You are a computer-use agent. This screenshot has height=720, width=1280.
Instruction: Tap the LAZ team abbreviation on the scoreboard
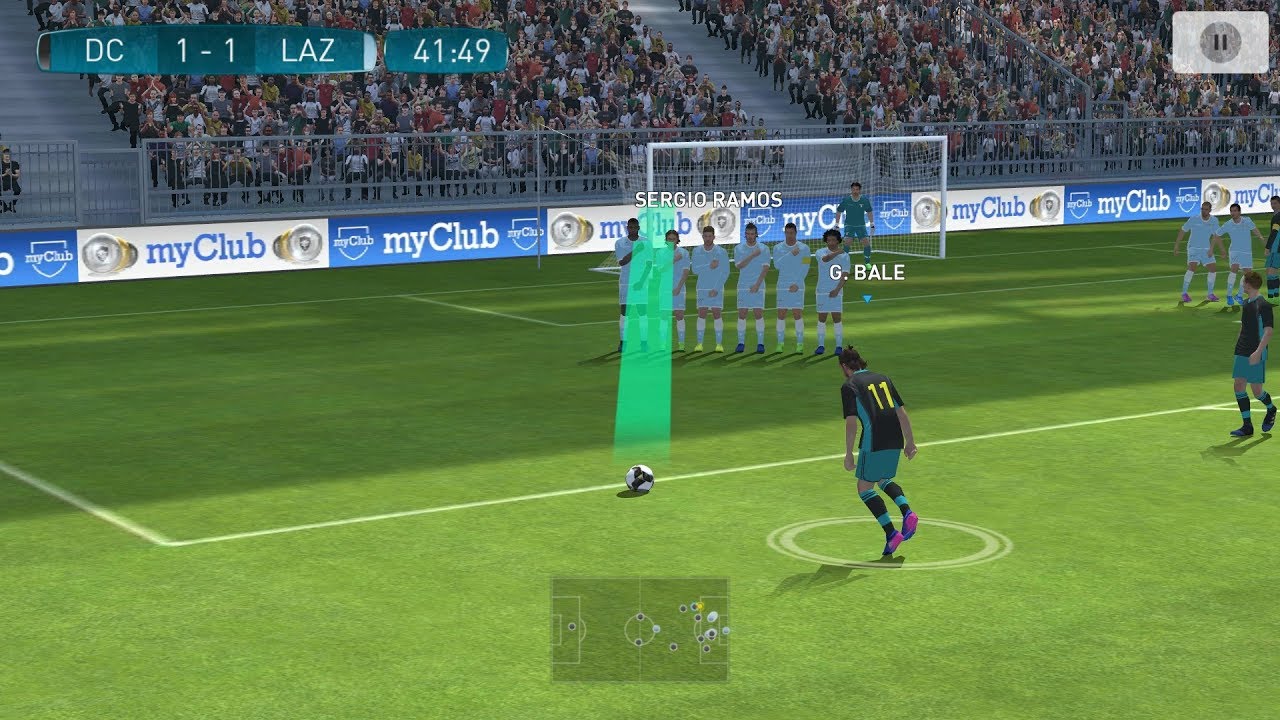tap(310, 50)
